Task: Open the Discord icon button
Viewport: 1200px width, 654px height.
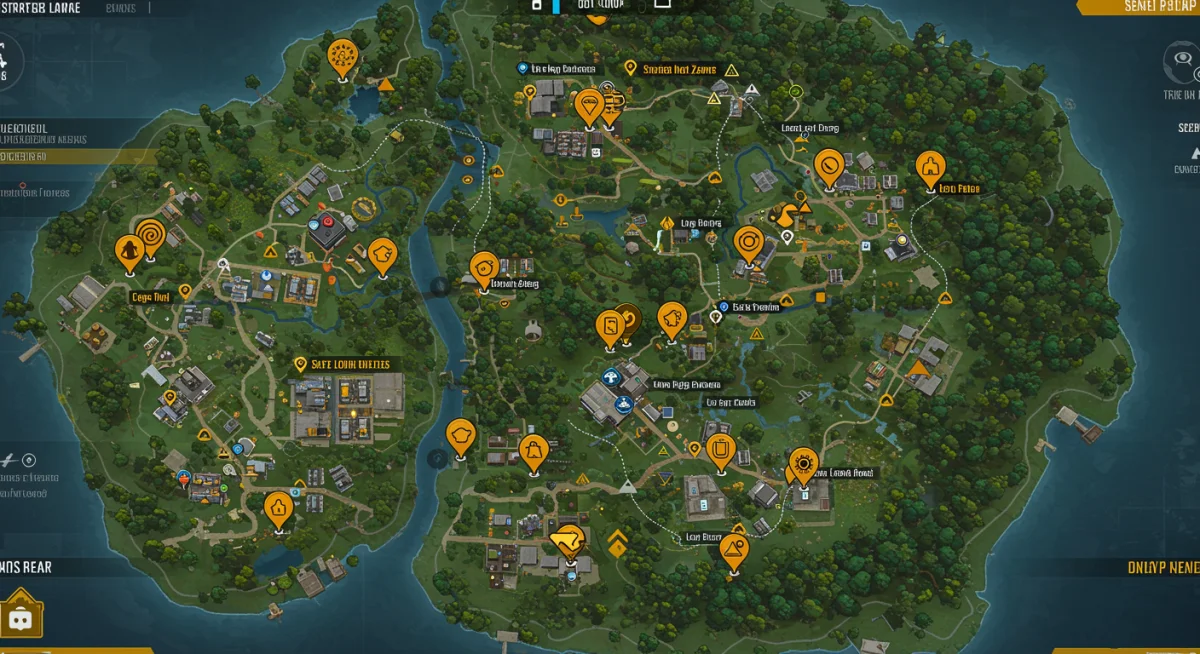Action: [x=21, y=617]
